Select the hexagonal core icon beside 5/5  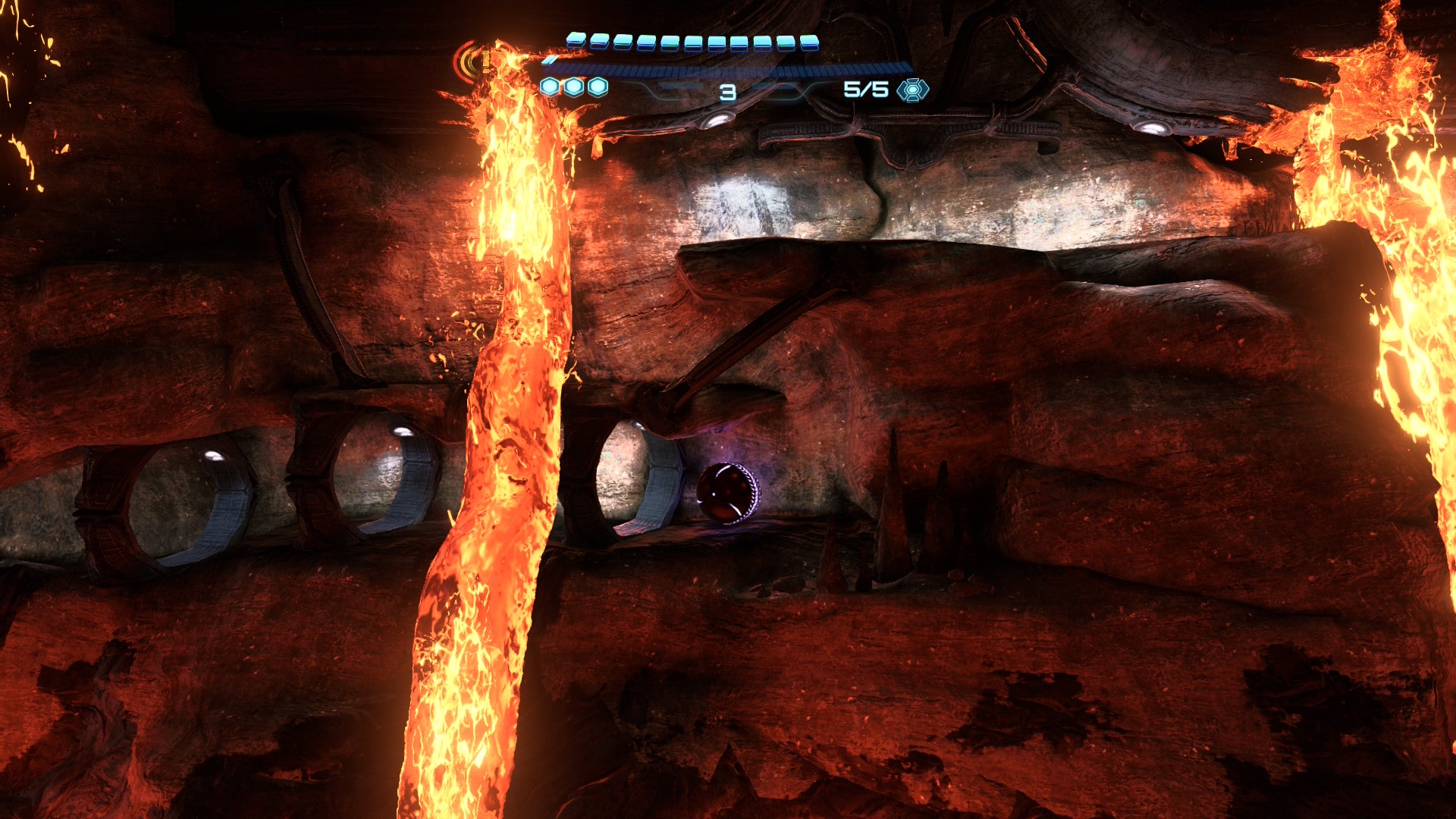(x=912, y=90)
